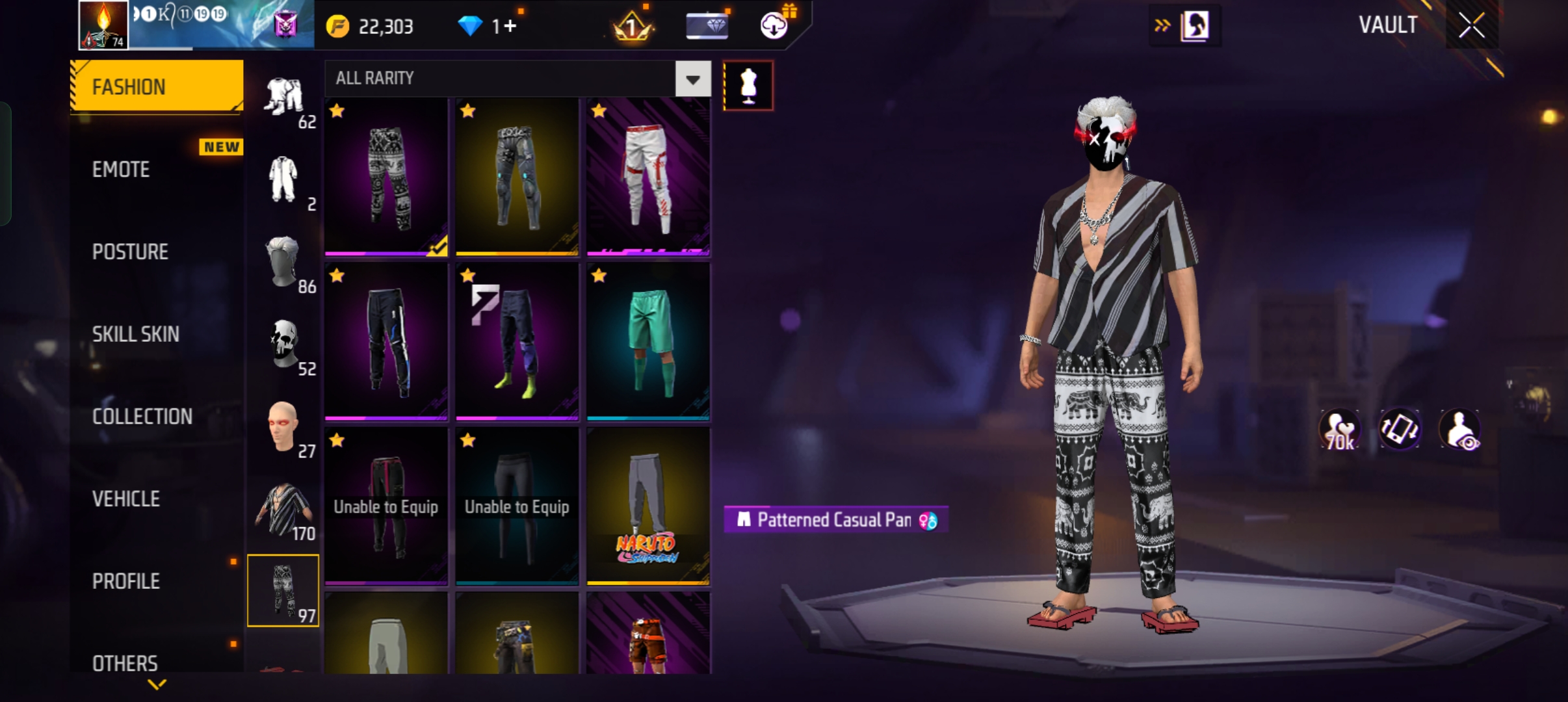The image size is (1568, 702).
Task: Choose the skull mask category
Action: pyautogui.click(x=283, y=346)
